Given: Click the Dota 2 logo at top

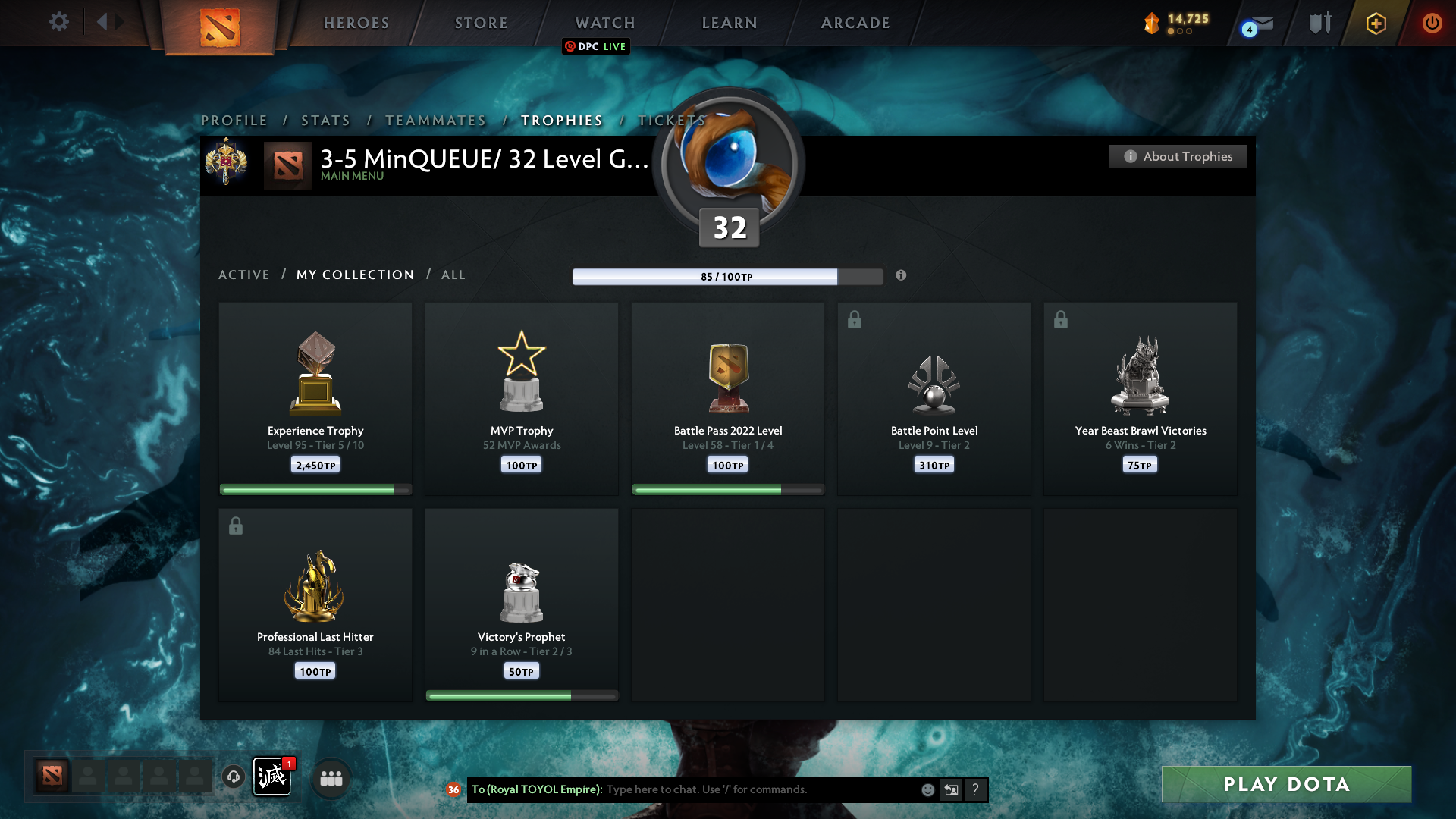Looking at the screenshot, I should (x=220, y=29).
